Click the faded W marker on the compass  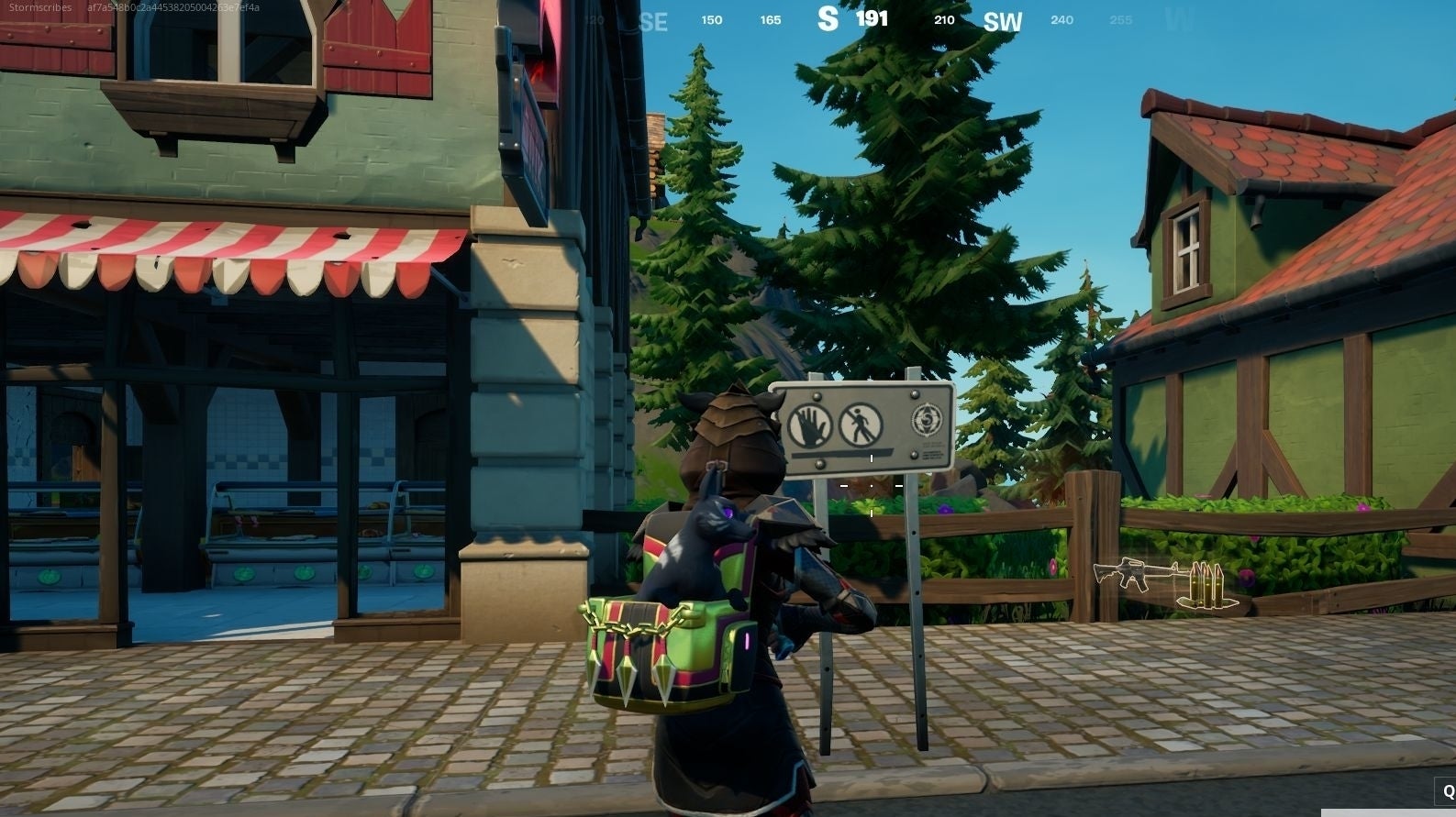(1178, 19)
